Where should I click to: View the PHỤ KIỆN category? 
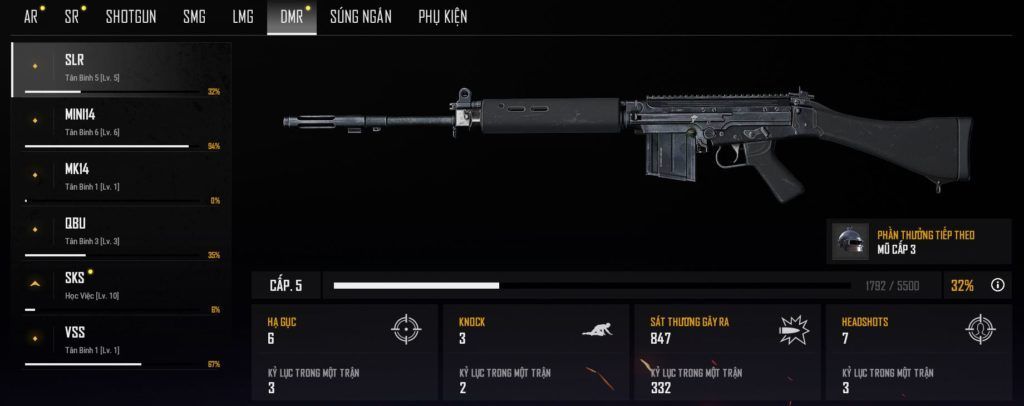pyautogui.click(x=442, y=16)
